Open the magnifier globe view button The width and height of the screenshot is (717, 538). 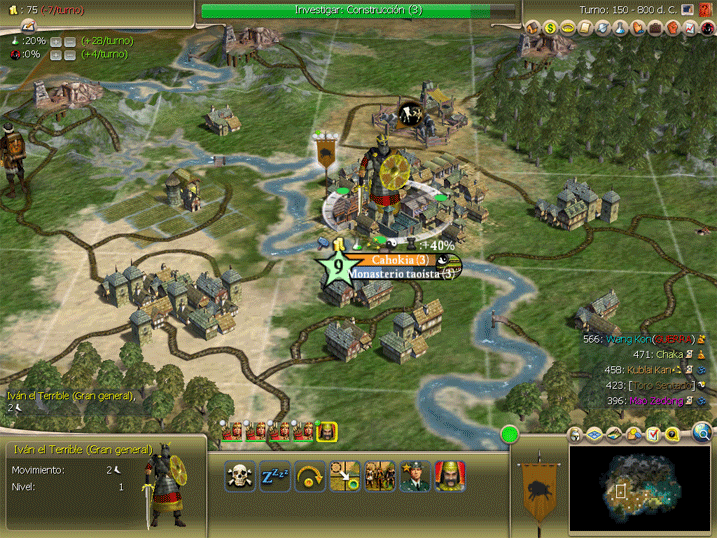[x=702, y=433]
